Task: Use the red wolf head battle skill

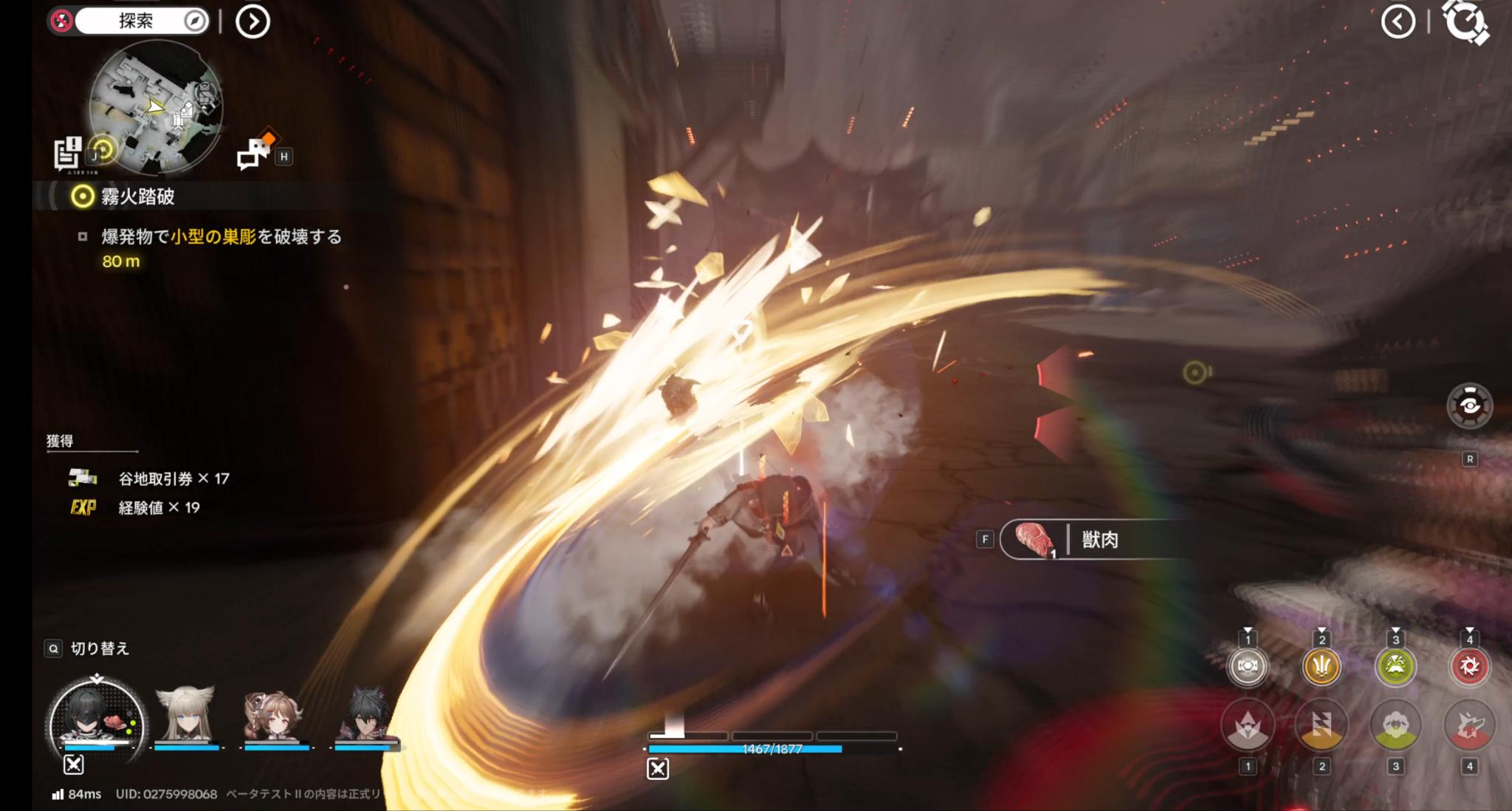Action: coord(1469,727)
